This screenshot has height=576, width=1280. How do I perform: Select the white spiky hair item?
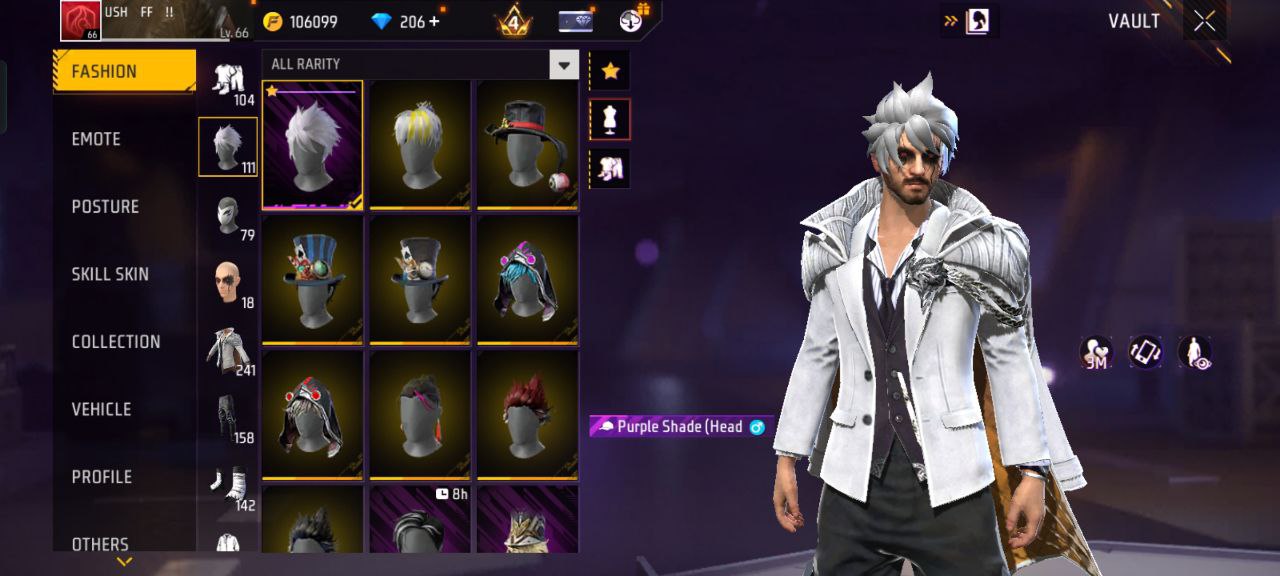click(x=313, y=145)
